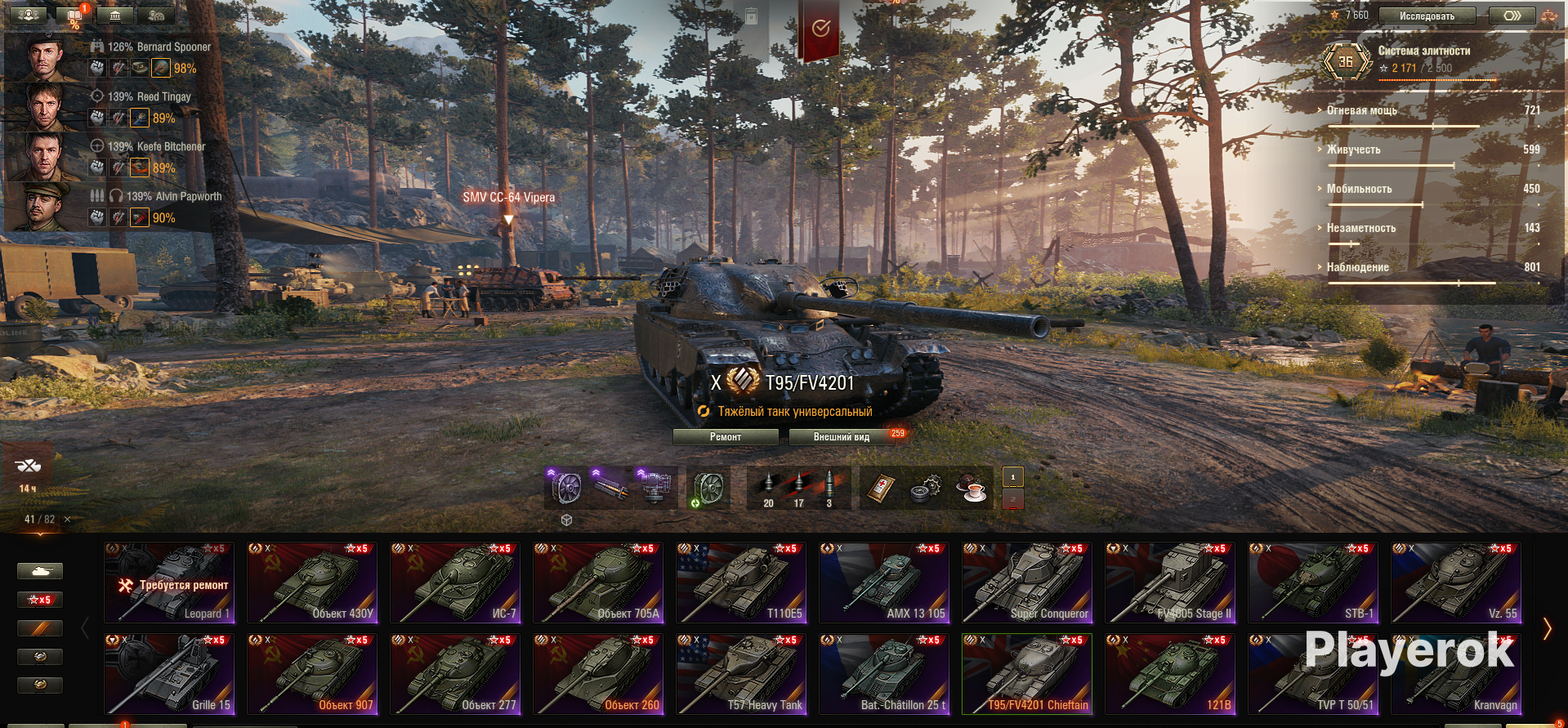The height and width of the screenshot is (728, 1568).
Task: Choose the Объект 430У tank card
Action: tap(312, 583)
